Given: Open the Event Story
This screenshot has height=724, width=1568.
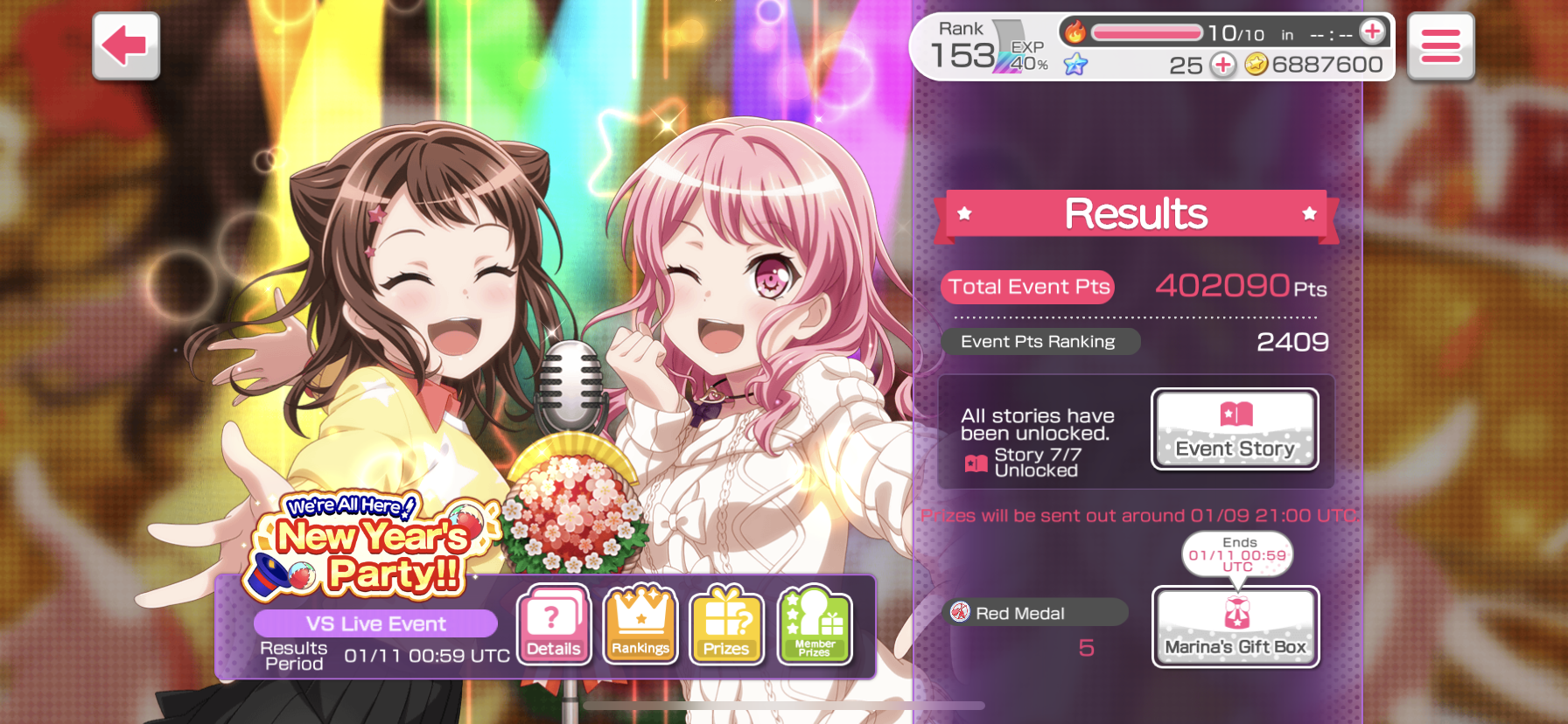Looking at the screenshot, I should [1235, 429].
